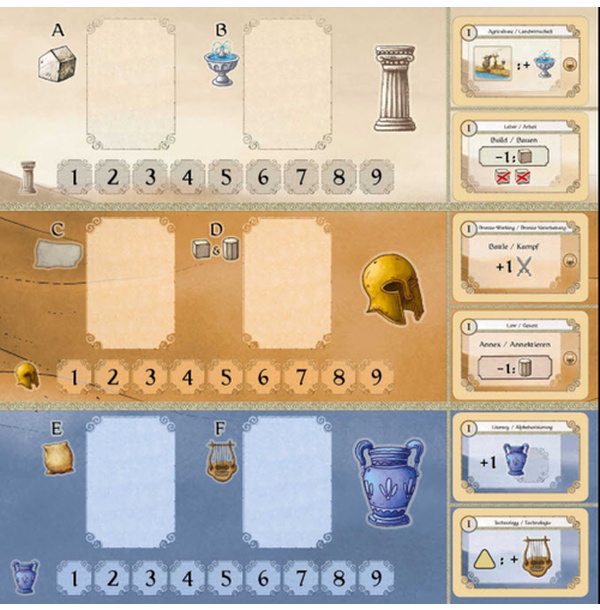Choose space 1 on the blue vase track

pos(75,577)
